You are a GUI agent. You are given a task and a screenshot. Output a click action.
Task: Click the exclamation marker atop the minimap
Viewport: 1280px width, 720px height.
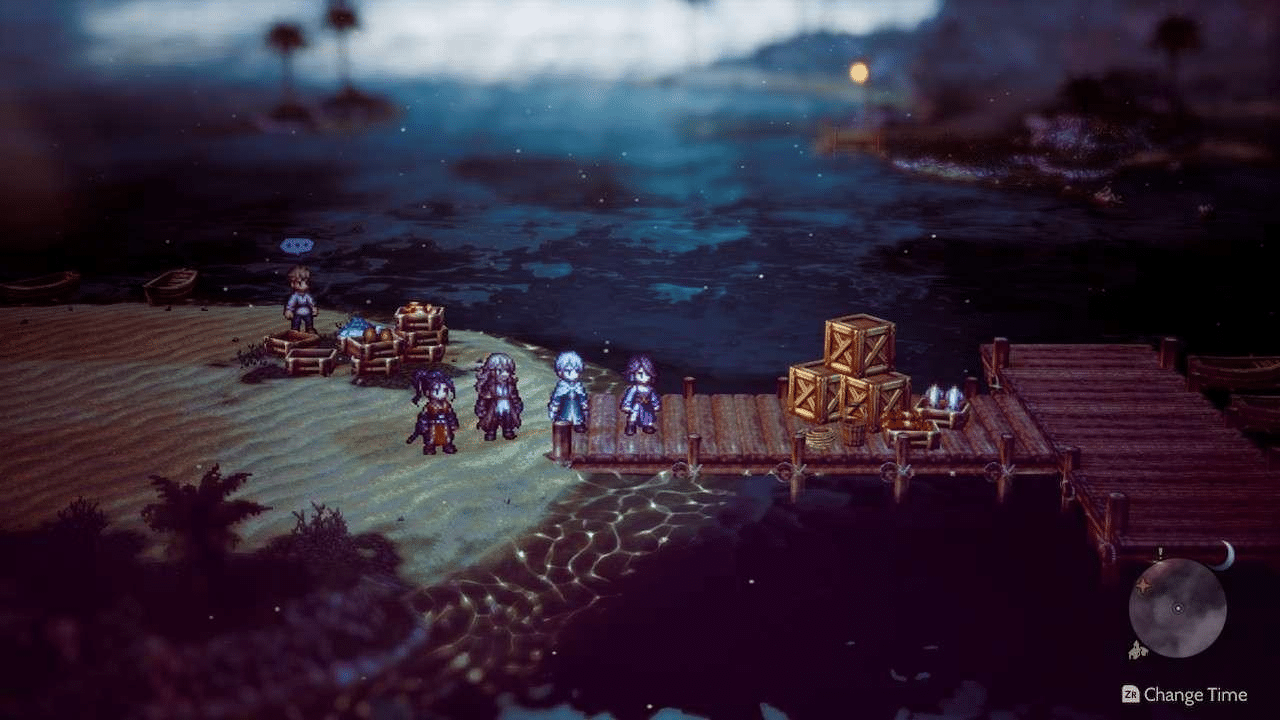tap(1160, 552)
